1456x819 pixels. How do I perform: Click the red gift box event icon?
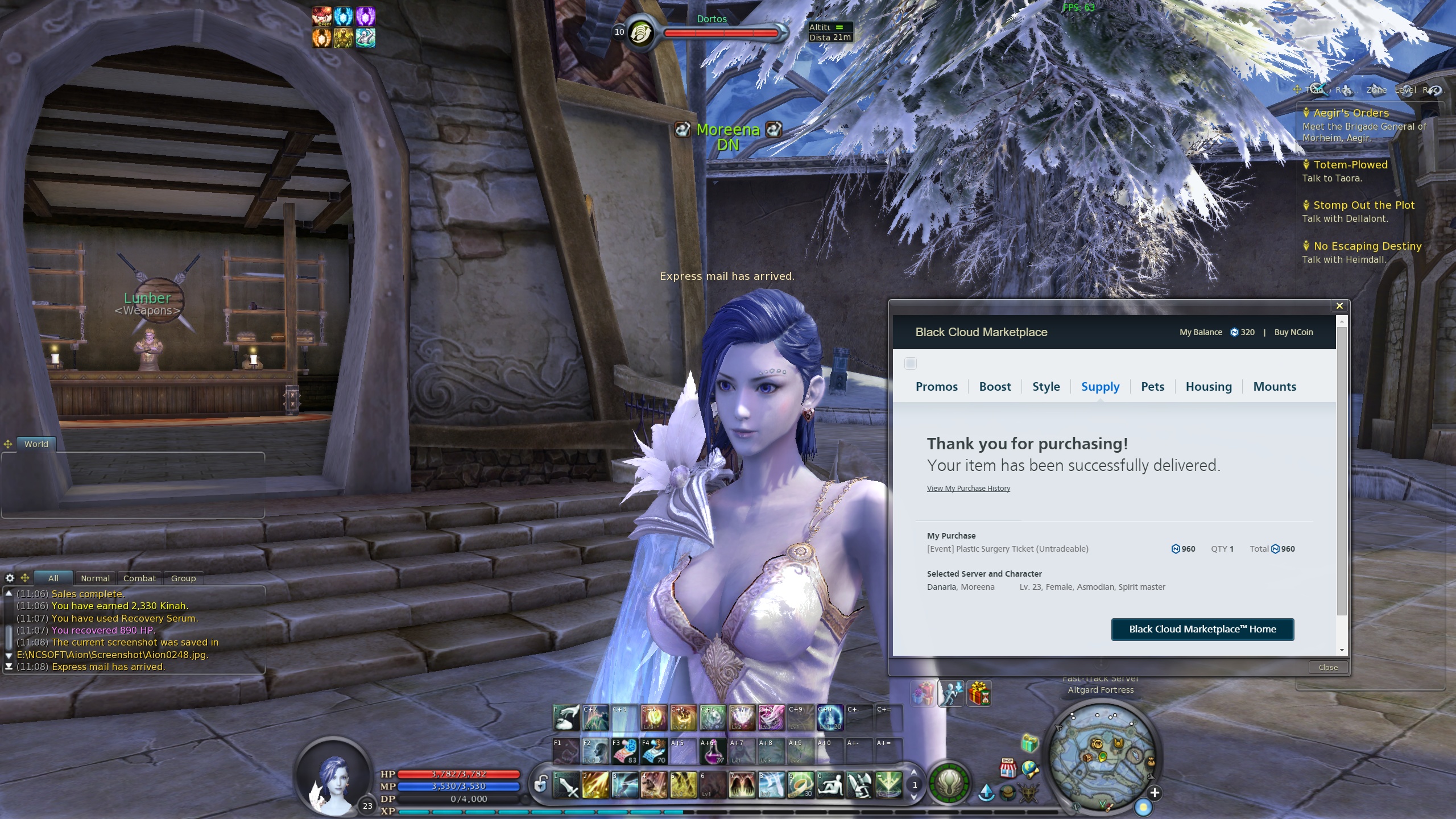click(x=978, y=693)
